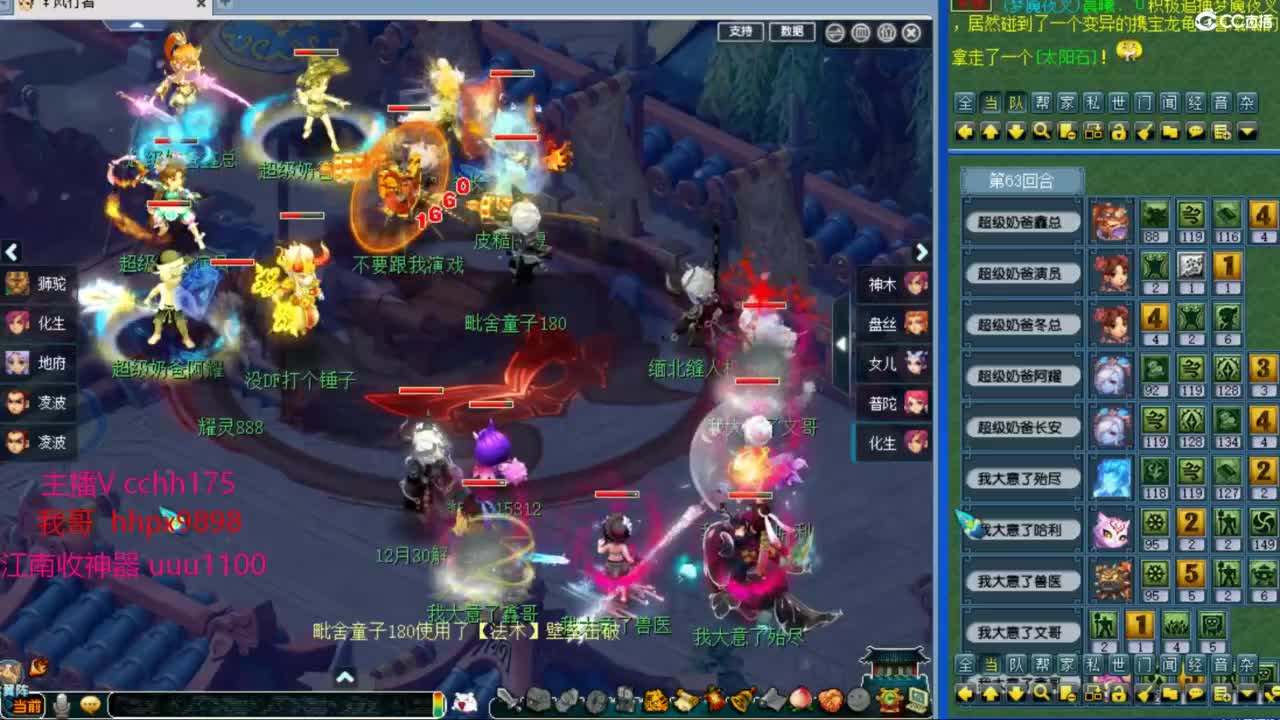Click the portrait of 超级奶爸鑫总 in the party list
This screenshot has height=720, width=1280.
pyautogui.click(x=1113, y=222)
